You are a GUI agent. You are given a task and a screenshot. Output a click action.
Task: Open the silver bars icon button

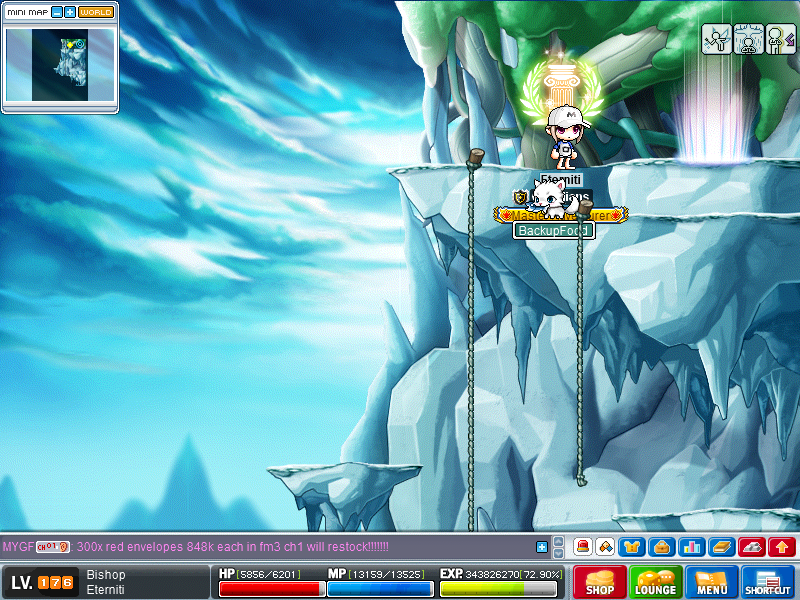752,547
